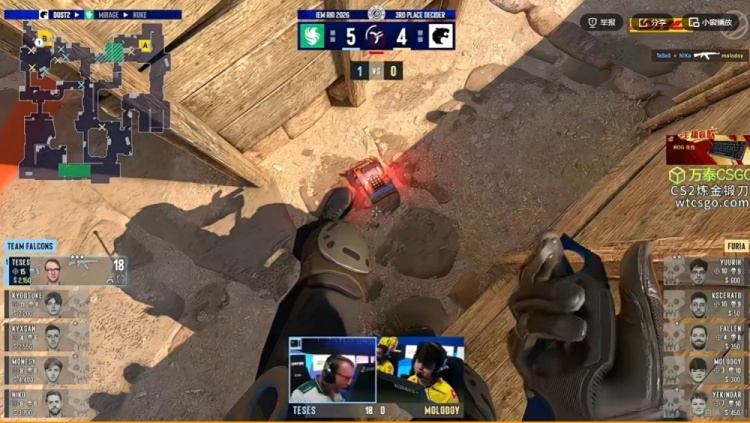Choose MOLODOY's row in the FURIA list
This screenshot has height=423, width=750.
pyautogui.click(x=706, y=370)
